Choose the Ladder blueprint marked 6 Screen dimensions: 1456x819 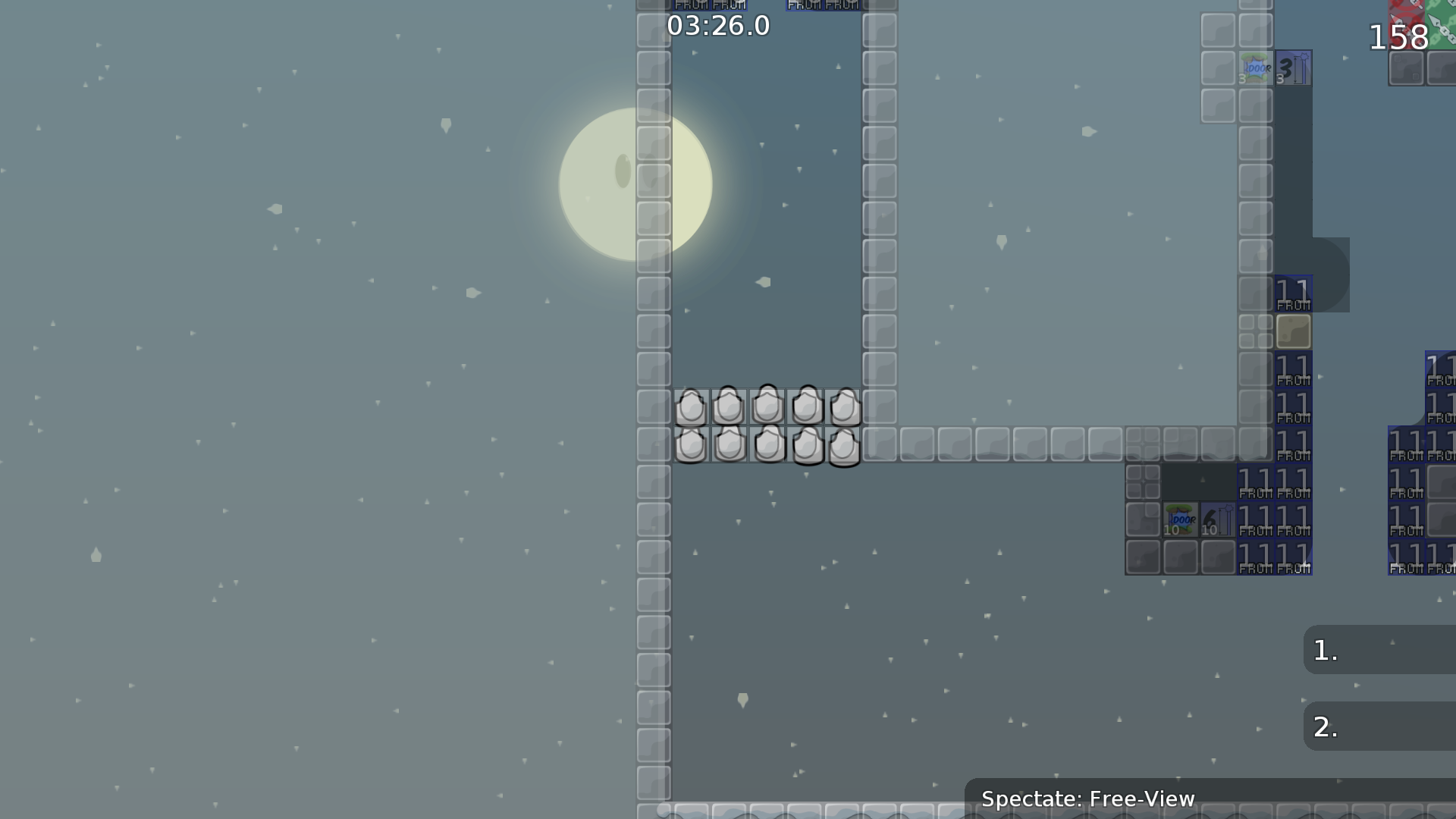click(1216, 519)
